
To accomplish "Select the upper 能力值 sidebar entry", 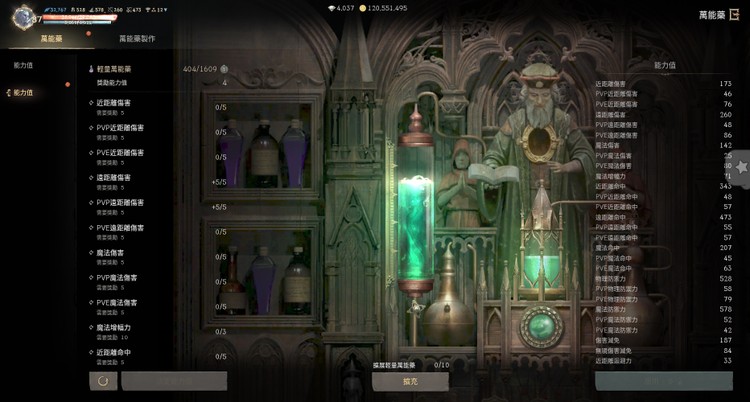I will [24, 64].
